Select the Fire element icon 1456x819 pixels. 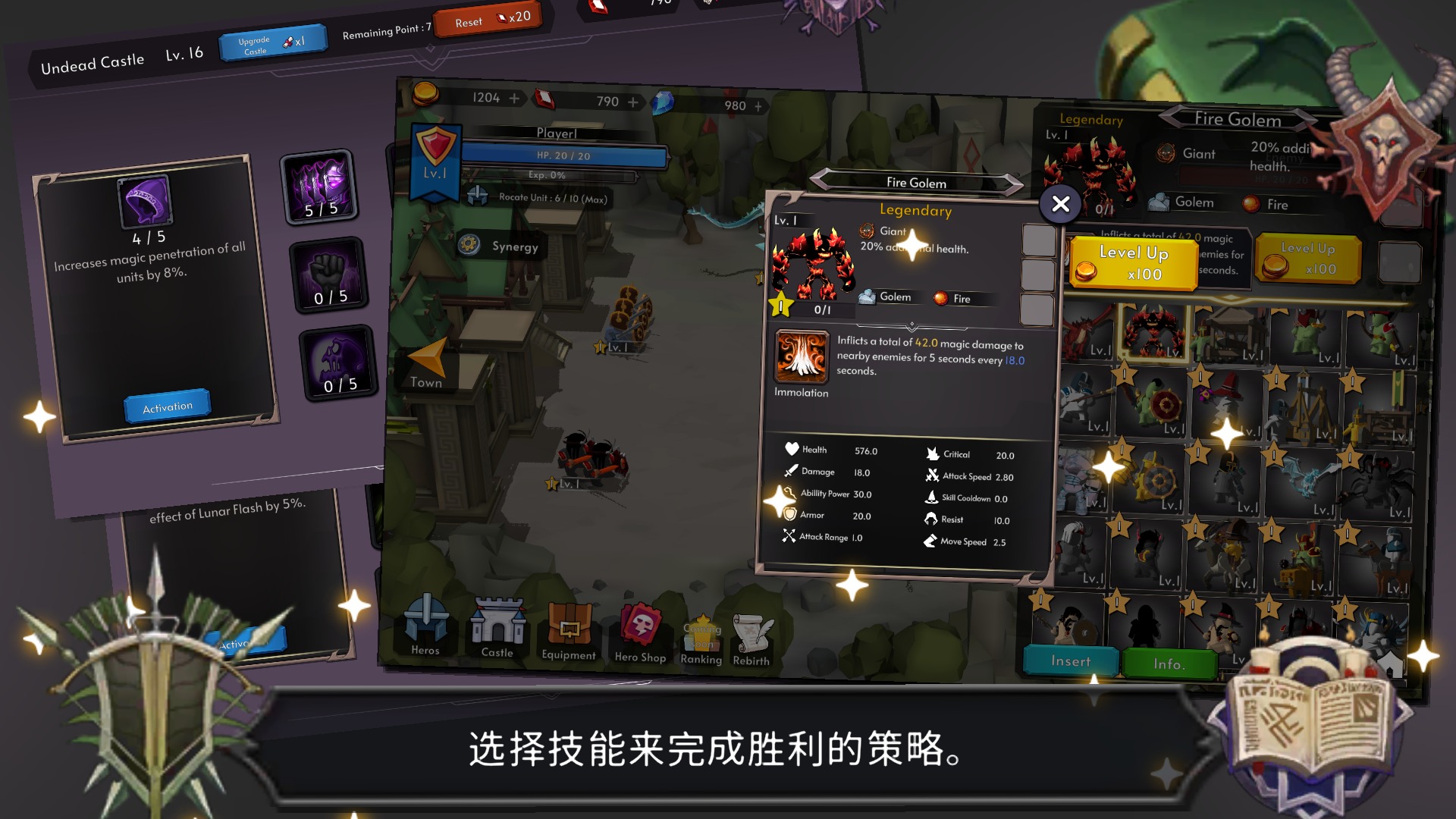click(x=941, y=299)
